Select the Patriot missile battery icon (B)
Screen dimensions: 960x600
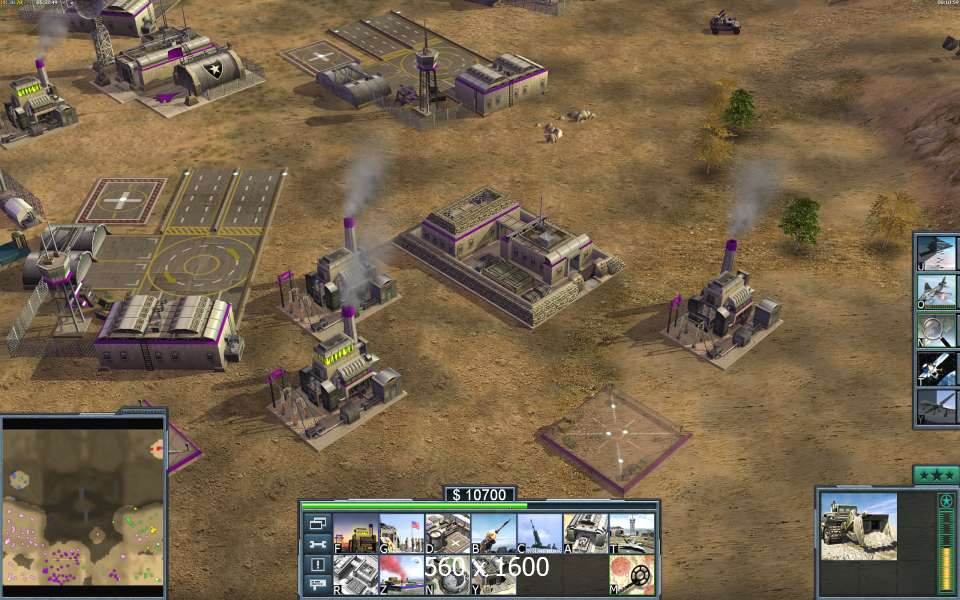494,533
